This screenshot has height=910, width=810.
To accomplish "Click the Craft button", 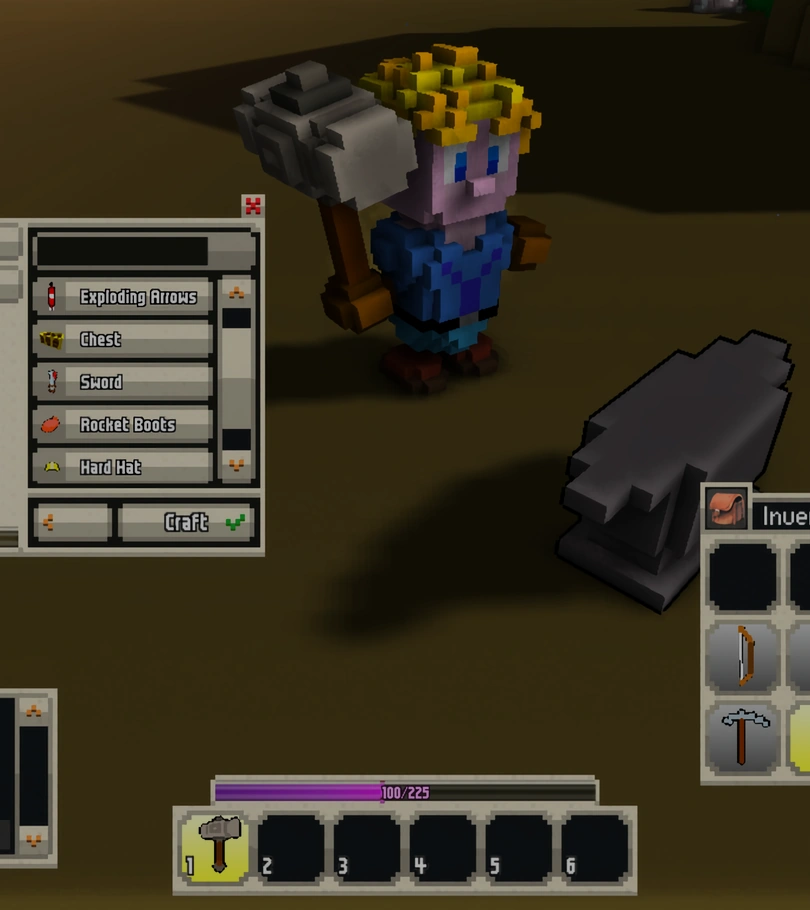I will coord(188,522).
